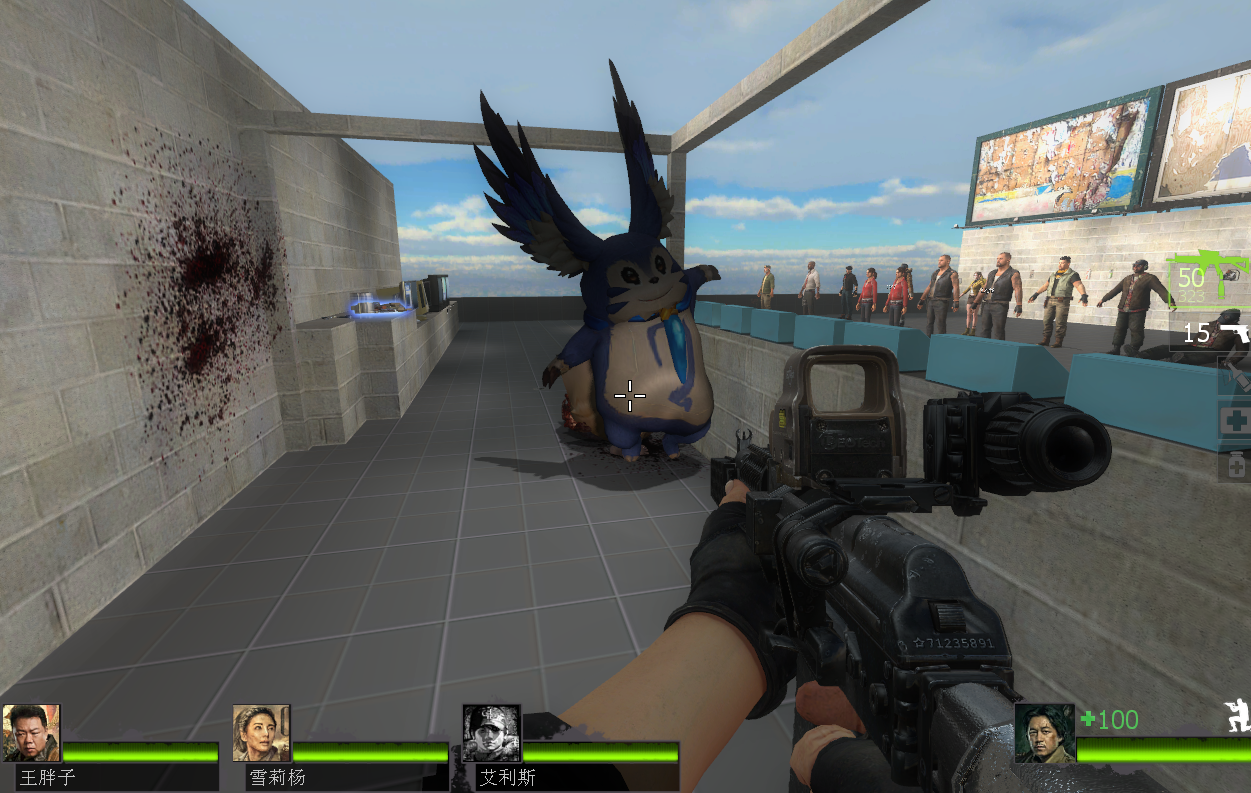Choose the first aid kit slot
Image resolution: width=1251 pixels, height=793 pixels.
(x=1235, y=421)
